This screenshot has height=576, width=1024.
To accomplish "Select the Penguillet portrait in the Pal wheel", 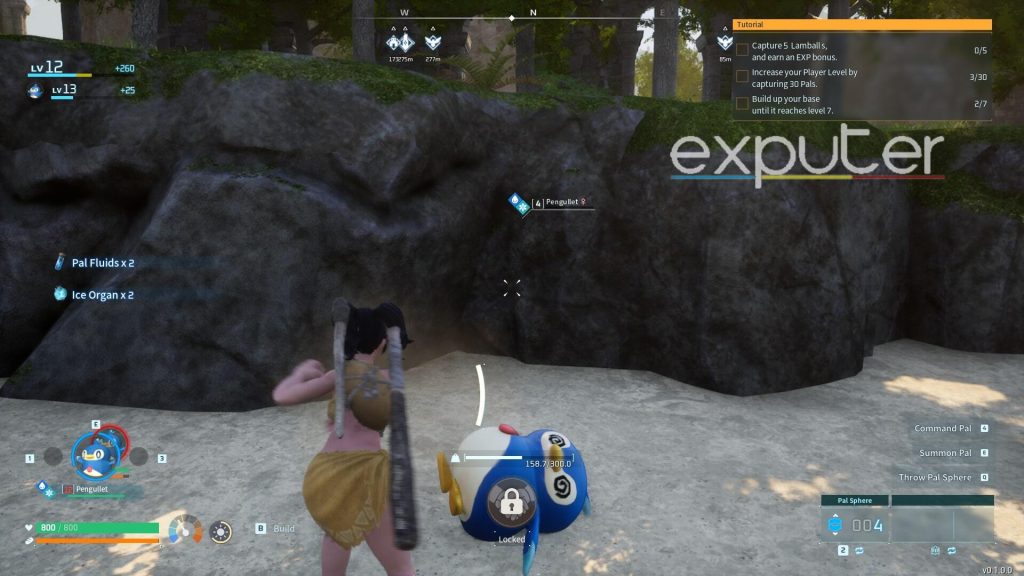I will point(96,455).
